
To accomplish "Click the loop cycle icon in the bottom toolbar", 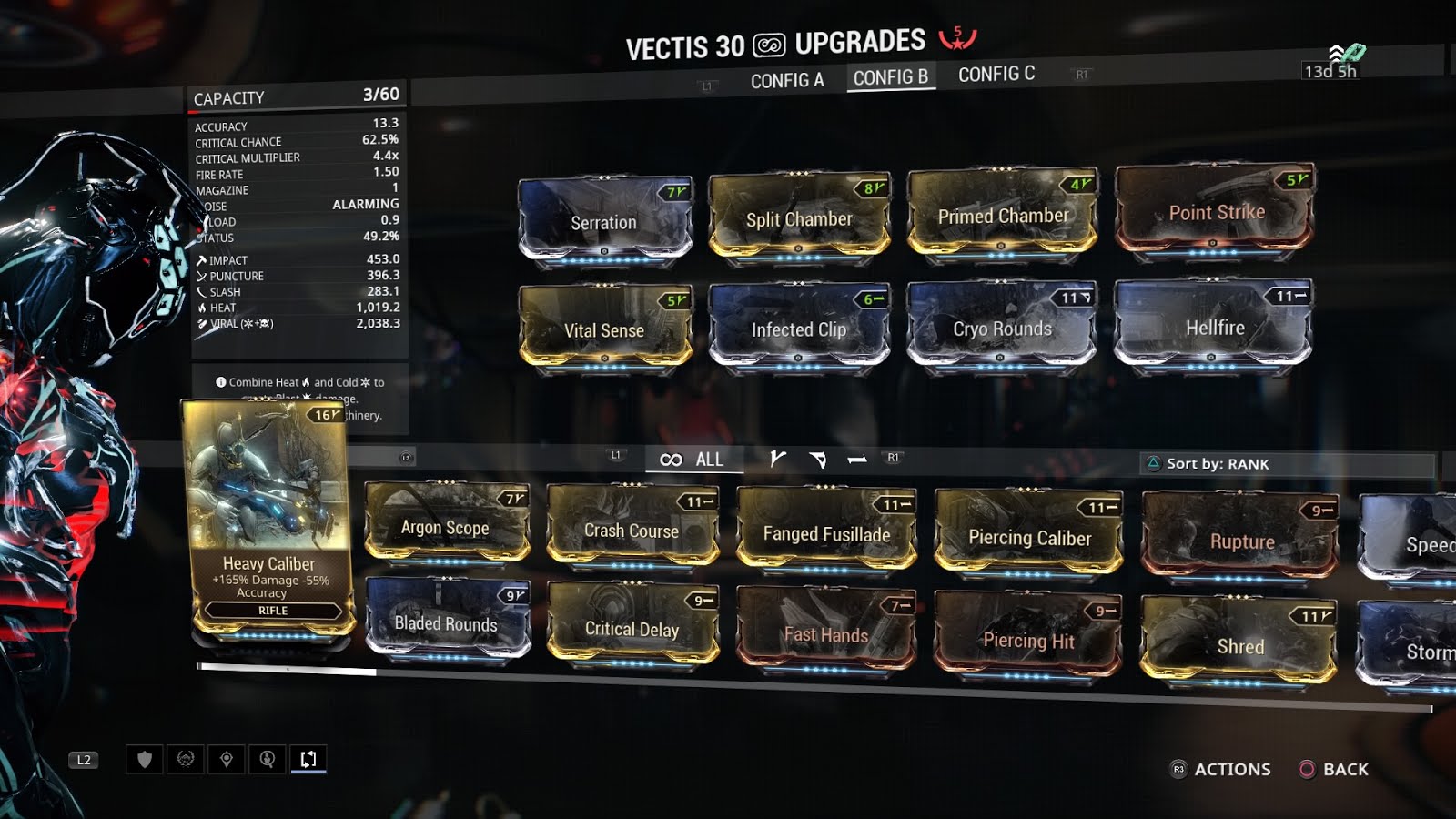I will coord(308,760).
